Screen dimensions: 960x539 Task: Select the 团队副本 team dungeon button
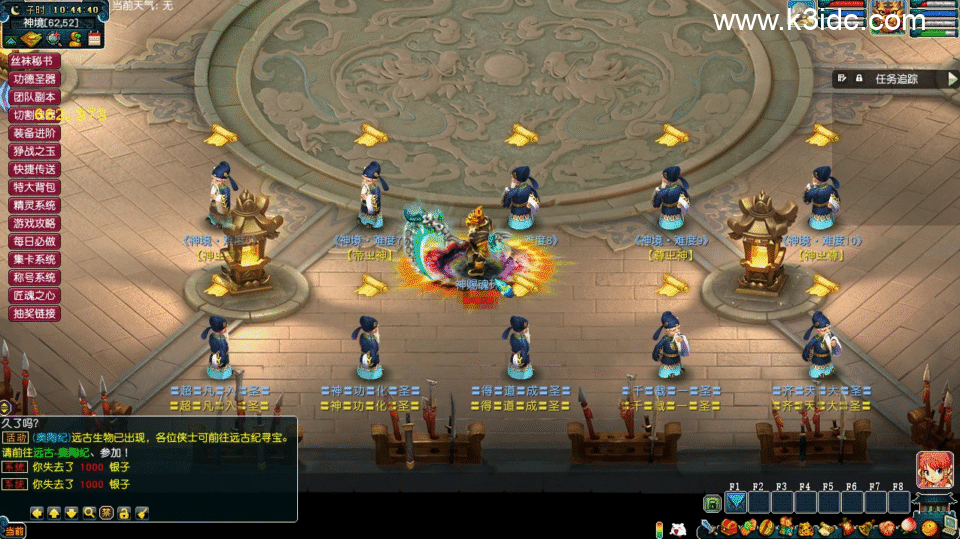(x=35, y=97)
